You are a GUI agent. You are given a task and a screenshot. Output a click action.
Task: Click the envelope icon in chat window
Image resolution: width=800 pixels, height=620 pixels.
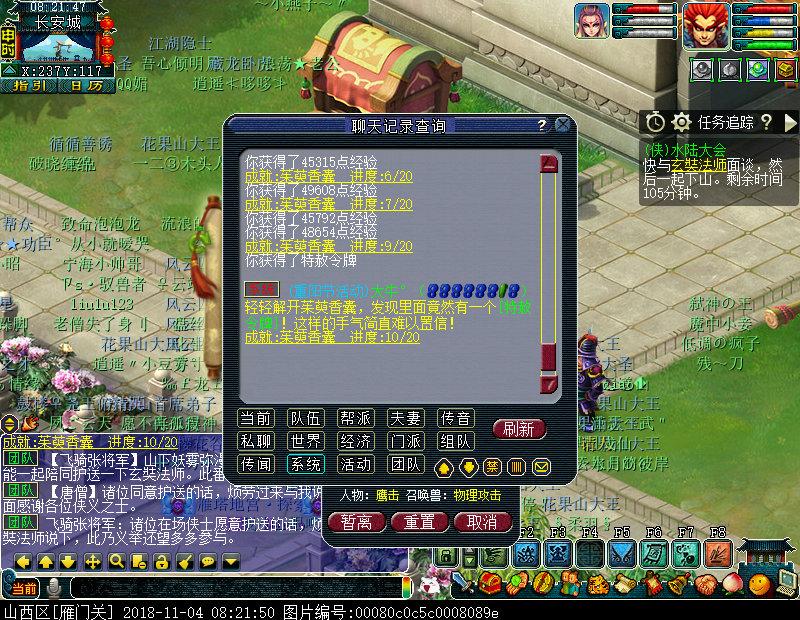coord(541,466)
